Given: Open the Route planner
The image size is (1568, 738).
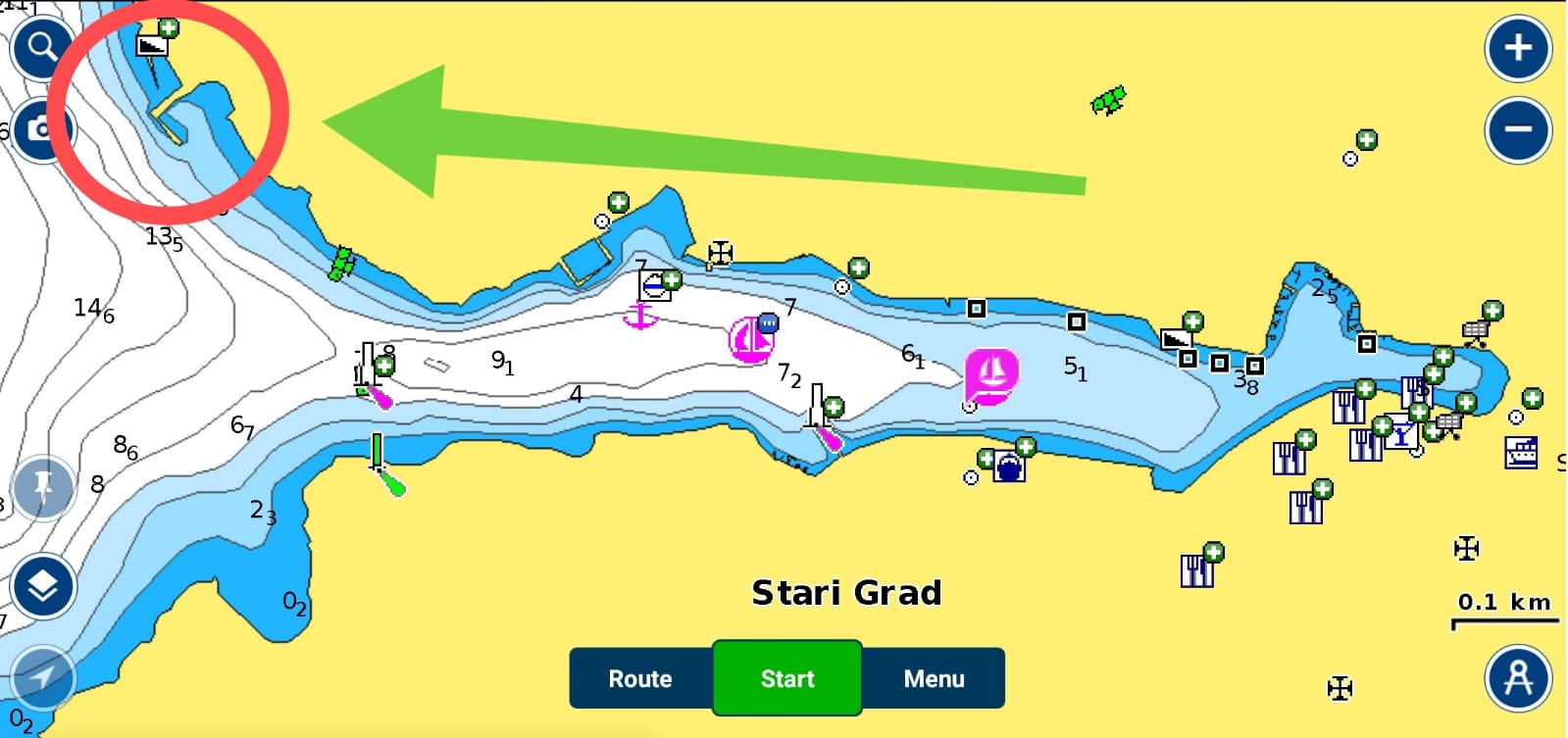Looking at the screenshot, I should click(640, 678).
